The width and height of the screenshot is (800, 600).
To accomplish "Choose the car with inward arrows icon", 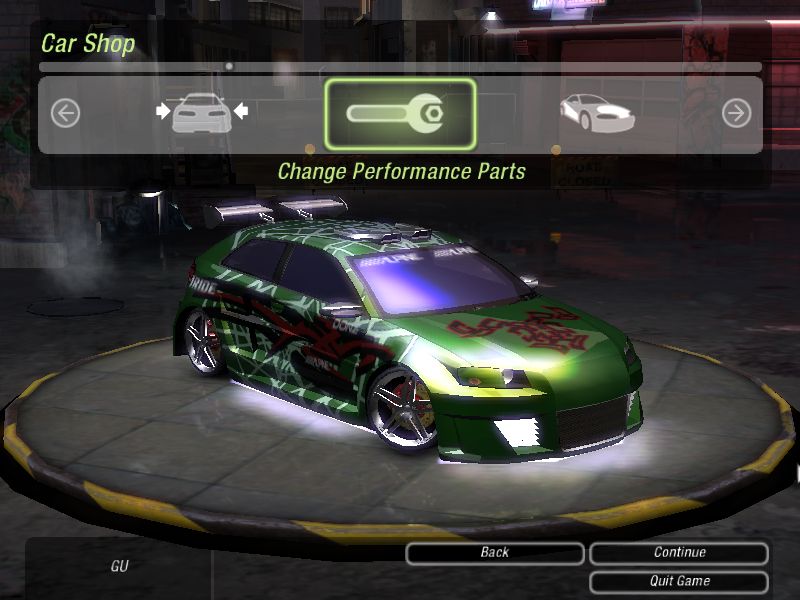I will pyautogui.click(x=202, y=113).
